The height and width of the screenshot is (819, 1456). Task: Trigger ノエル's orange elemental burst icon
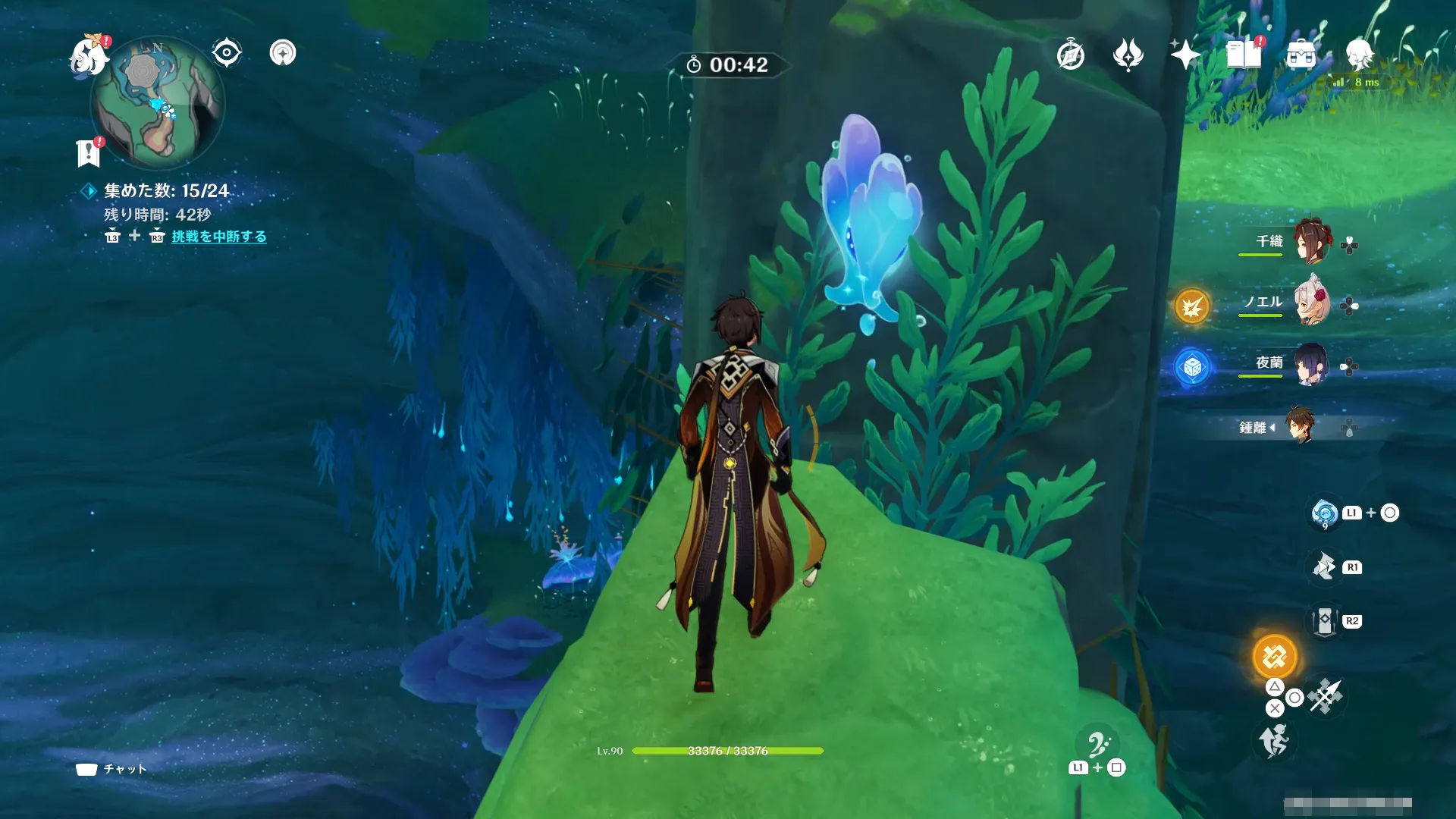(1191, 307)
